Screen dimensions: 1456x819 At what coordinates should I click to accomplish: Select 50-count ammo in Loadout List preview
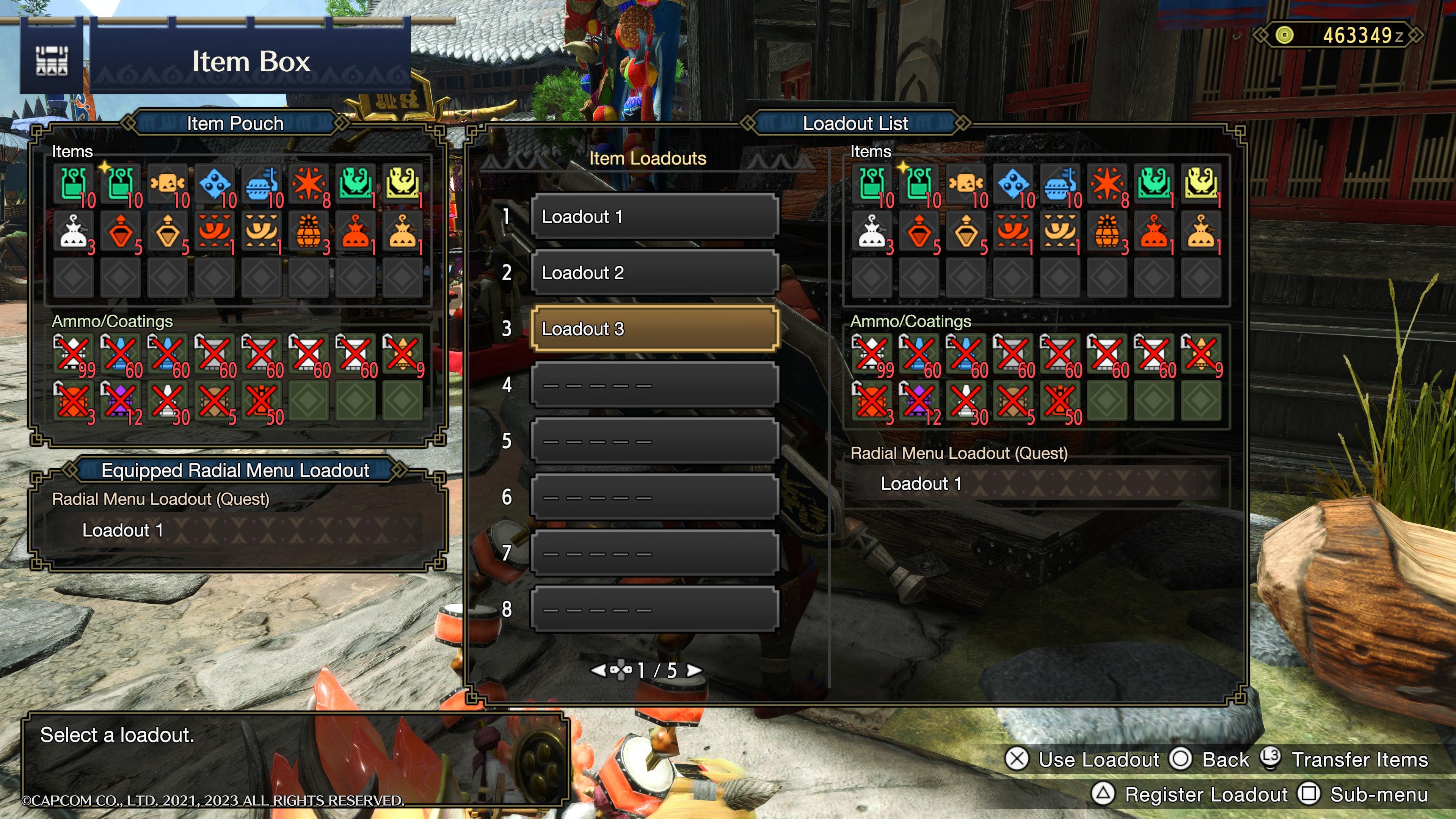[x=1060, y=401]
